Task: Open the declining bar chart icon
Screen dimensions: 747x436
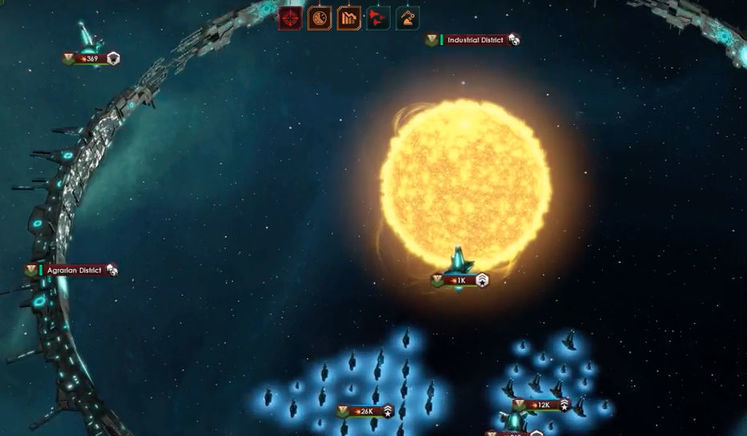Action: pyautogui.click(x=349, y=18)
